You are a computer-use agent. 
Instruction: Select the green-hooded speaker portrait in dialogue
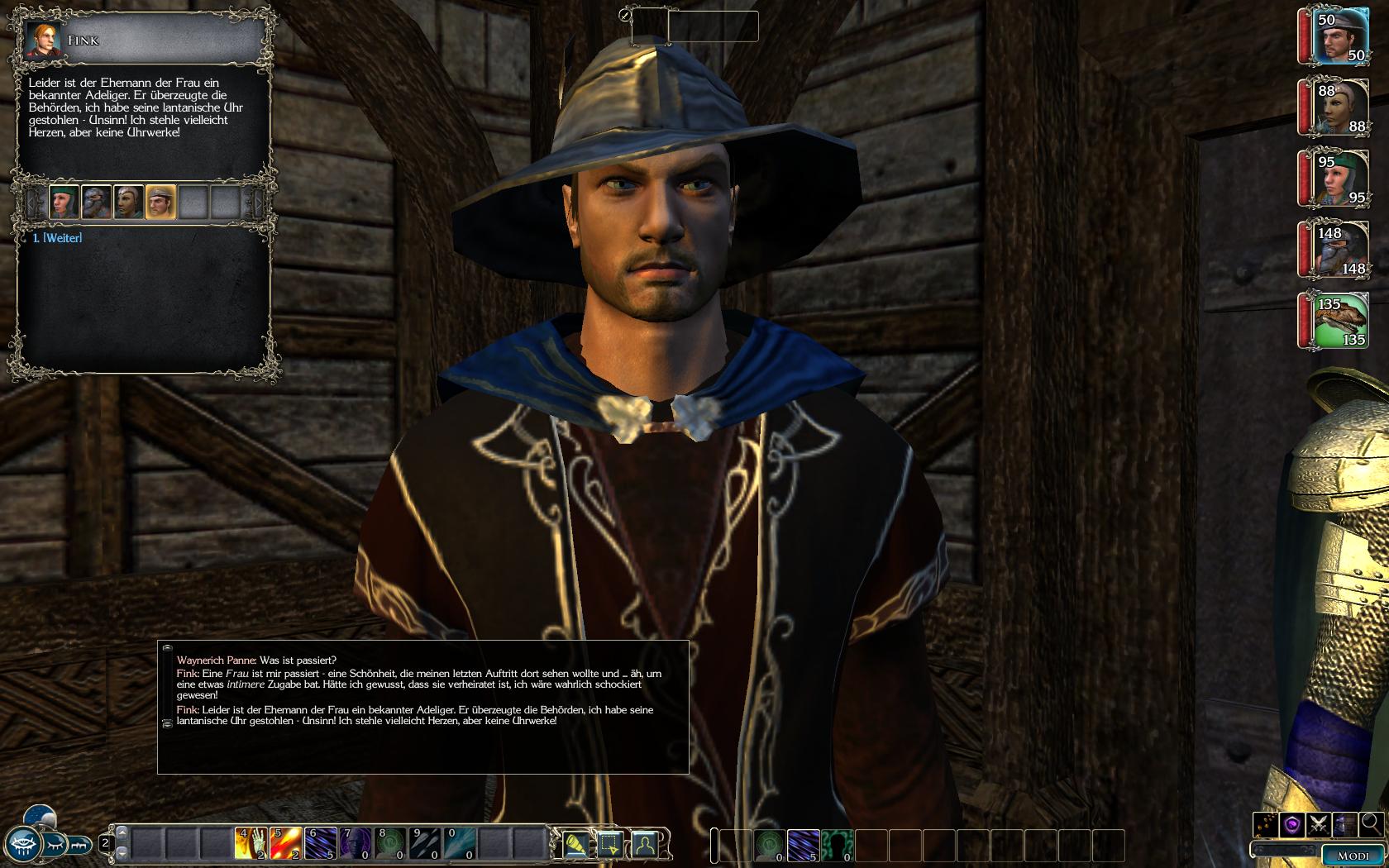click(64, 202)
